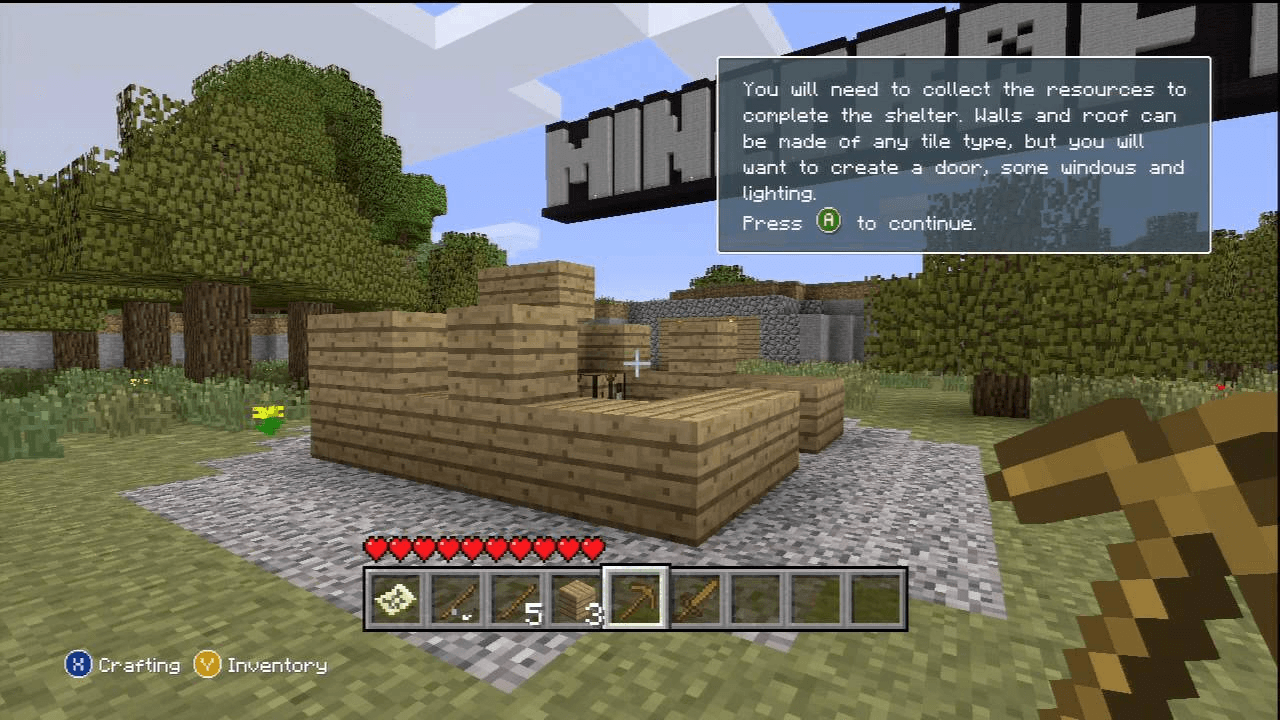The width and height of the screenshot is (1280, 720).
Task: Select the map in the first hotbar slot
Action: 395,598
